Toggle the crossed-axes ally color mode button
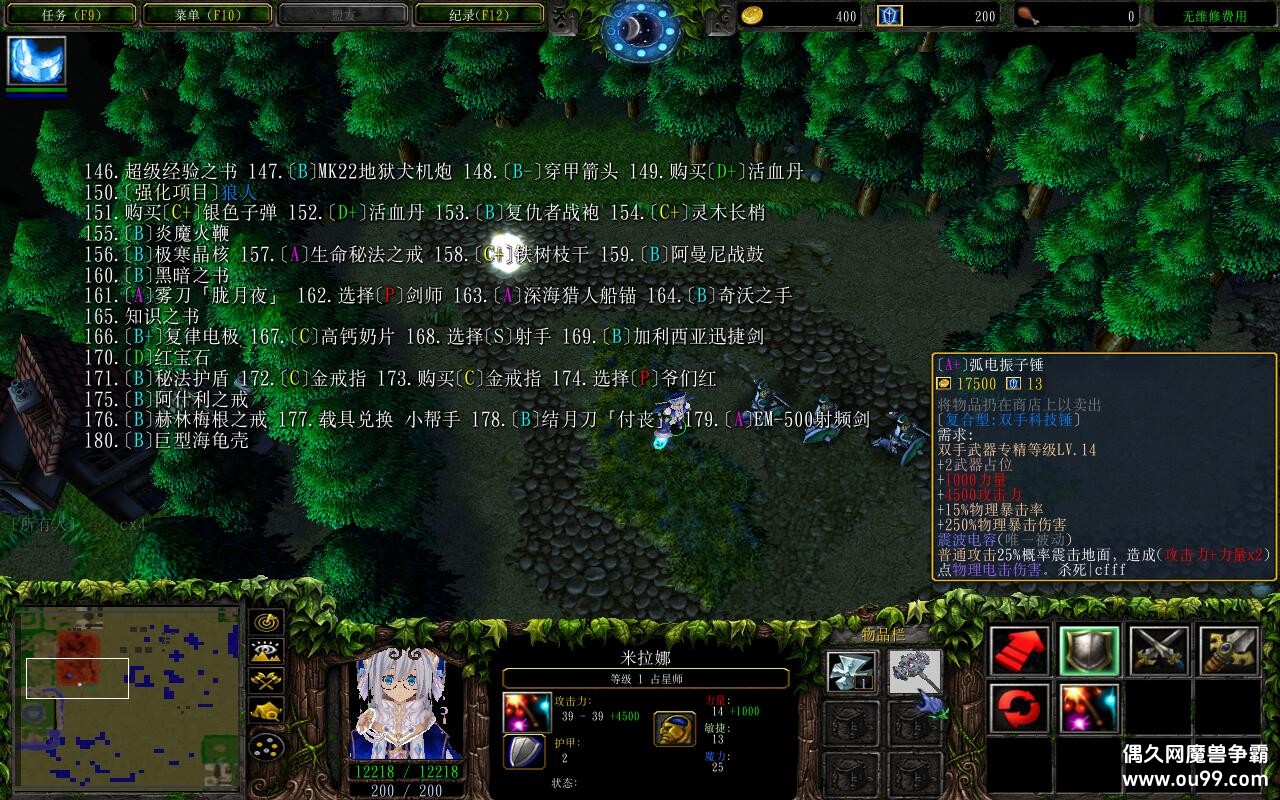This screenshot has height=800, width=1280. [266, 681]
